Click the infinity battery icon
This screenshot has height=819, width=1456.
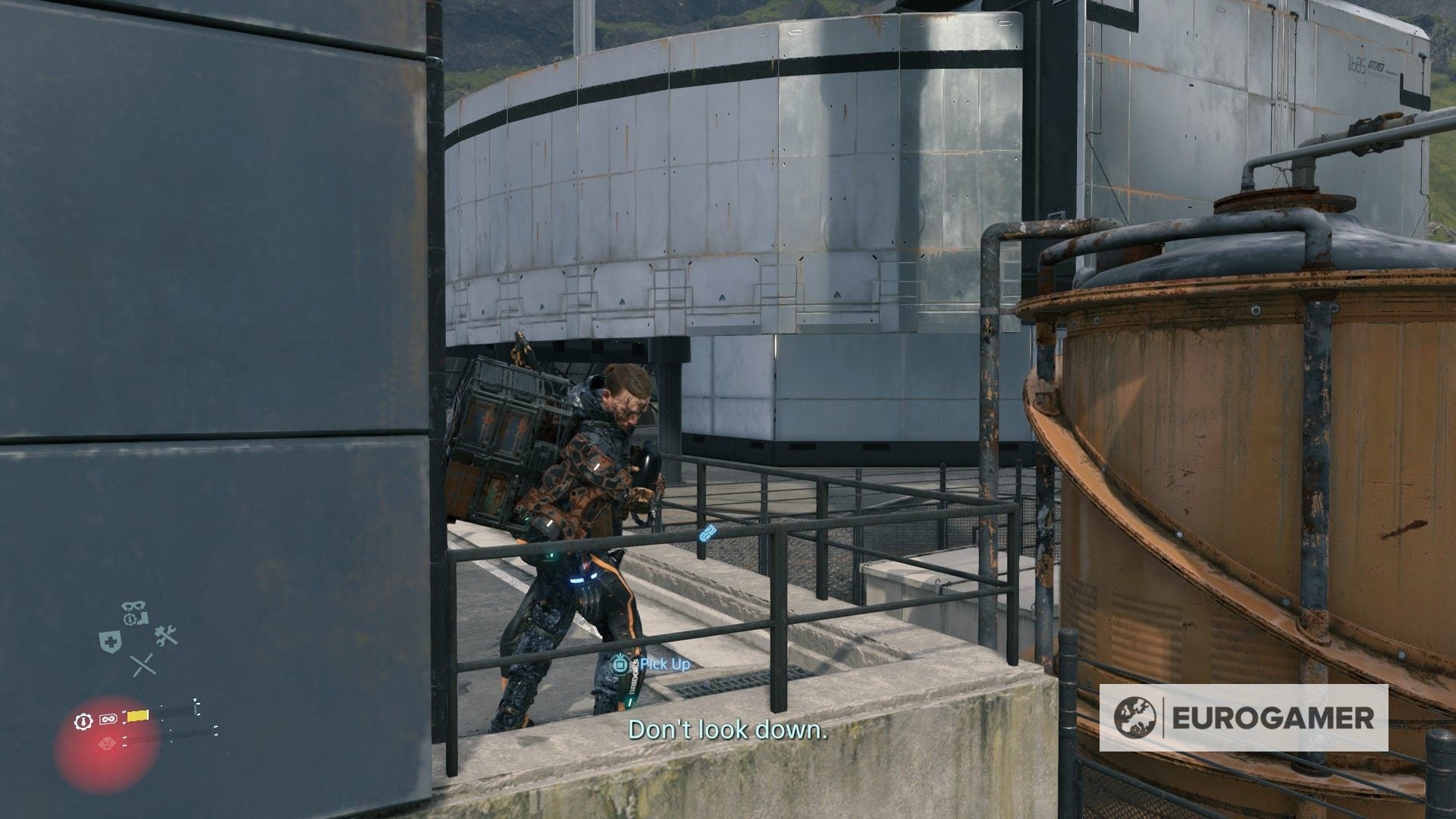(107, 717)
